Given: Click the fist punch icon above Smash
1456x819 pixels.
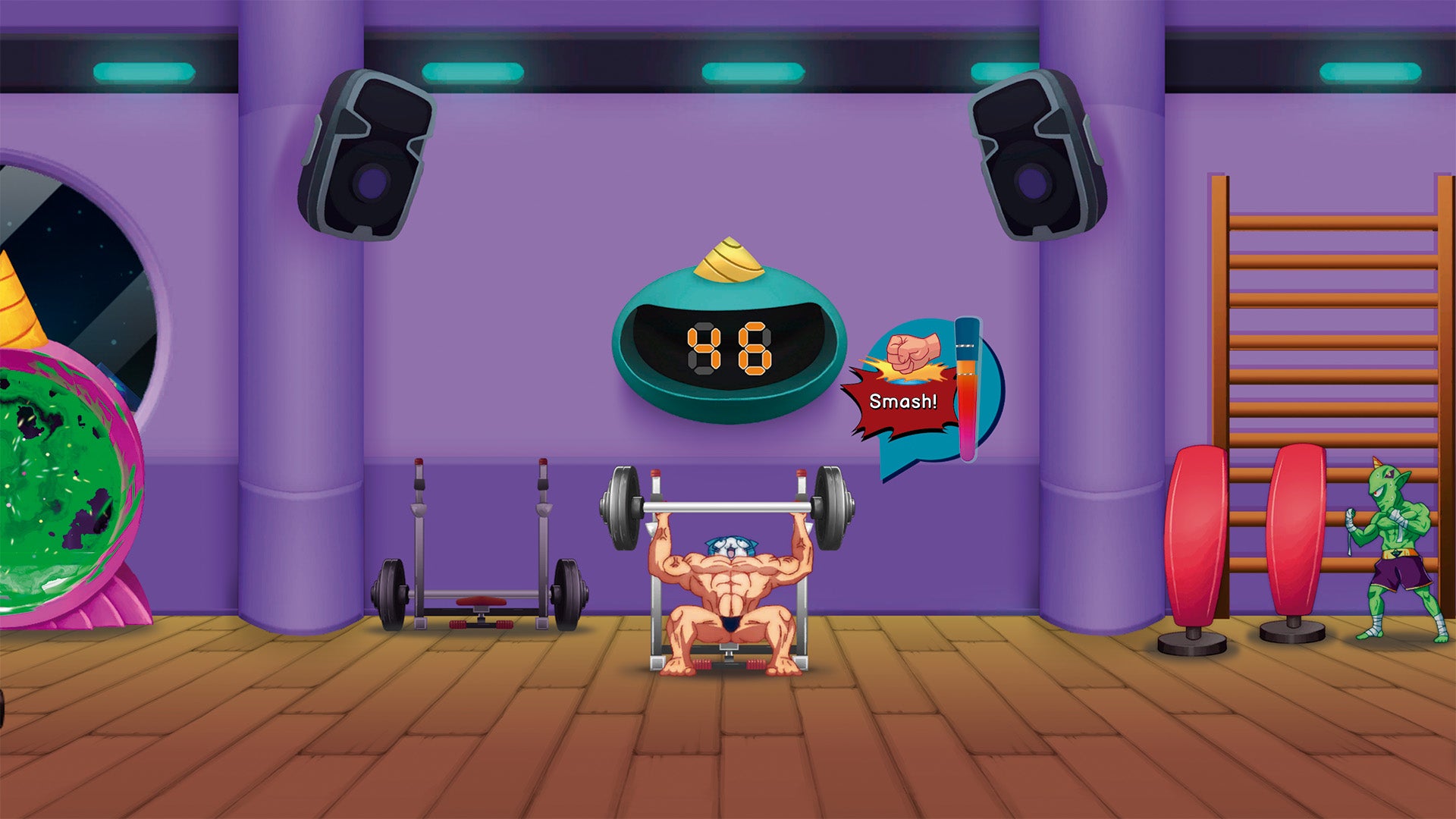Looking at the screenshot, I should point(913,353).
